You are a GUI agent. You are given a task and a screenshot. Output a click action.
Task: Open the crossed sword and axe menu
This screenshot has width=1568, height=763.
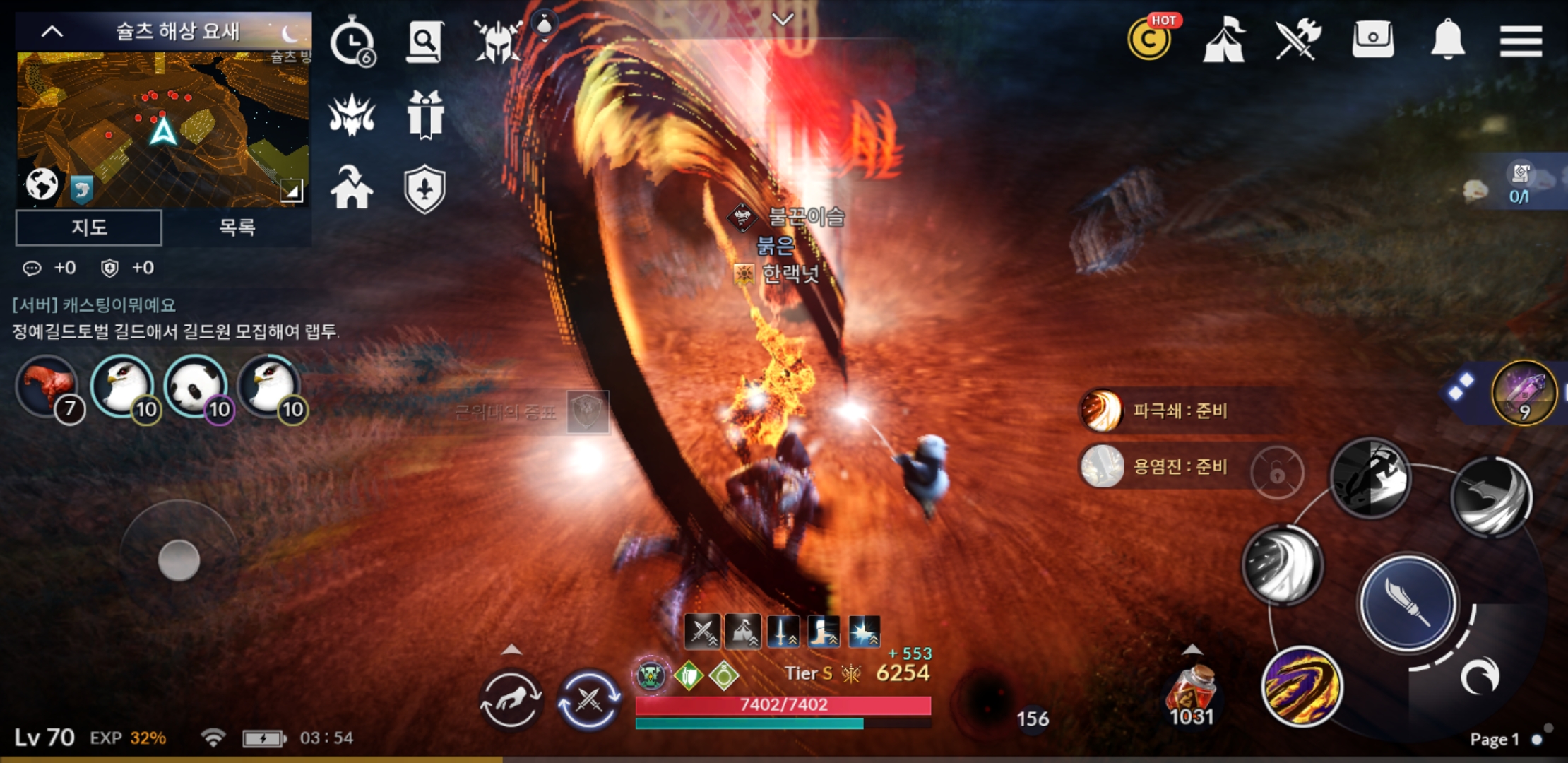(x=1298, y=40)
